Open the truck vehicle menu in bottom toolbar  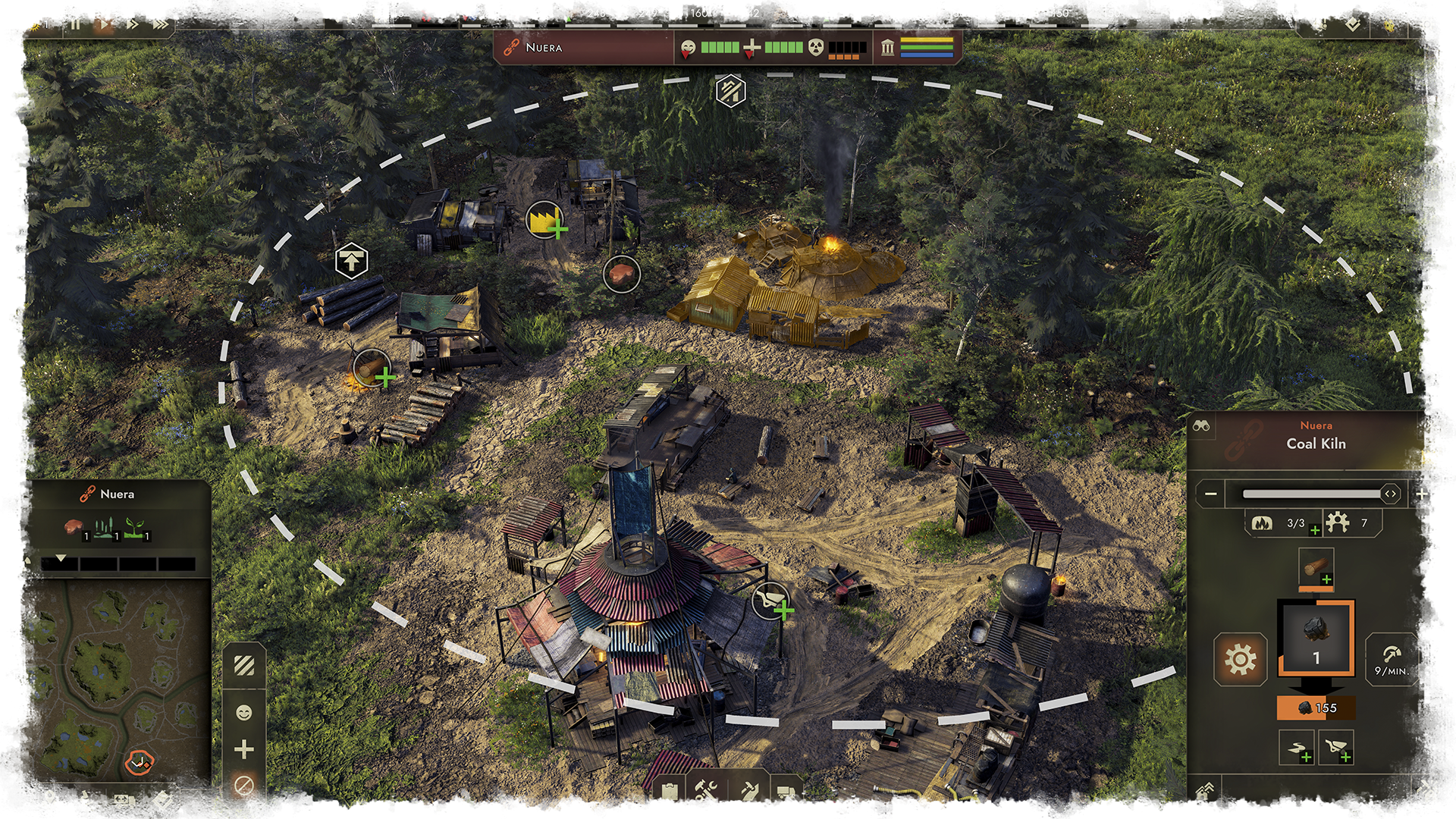coord(786,792)
